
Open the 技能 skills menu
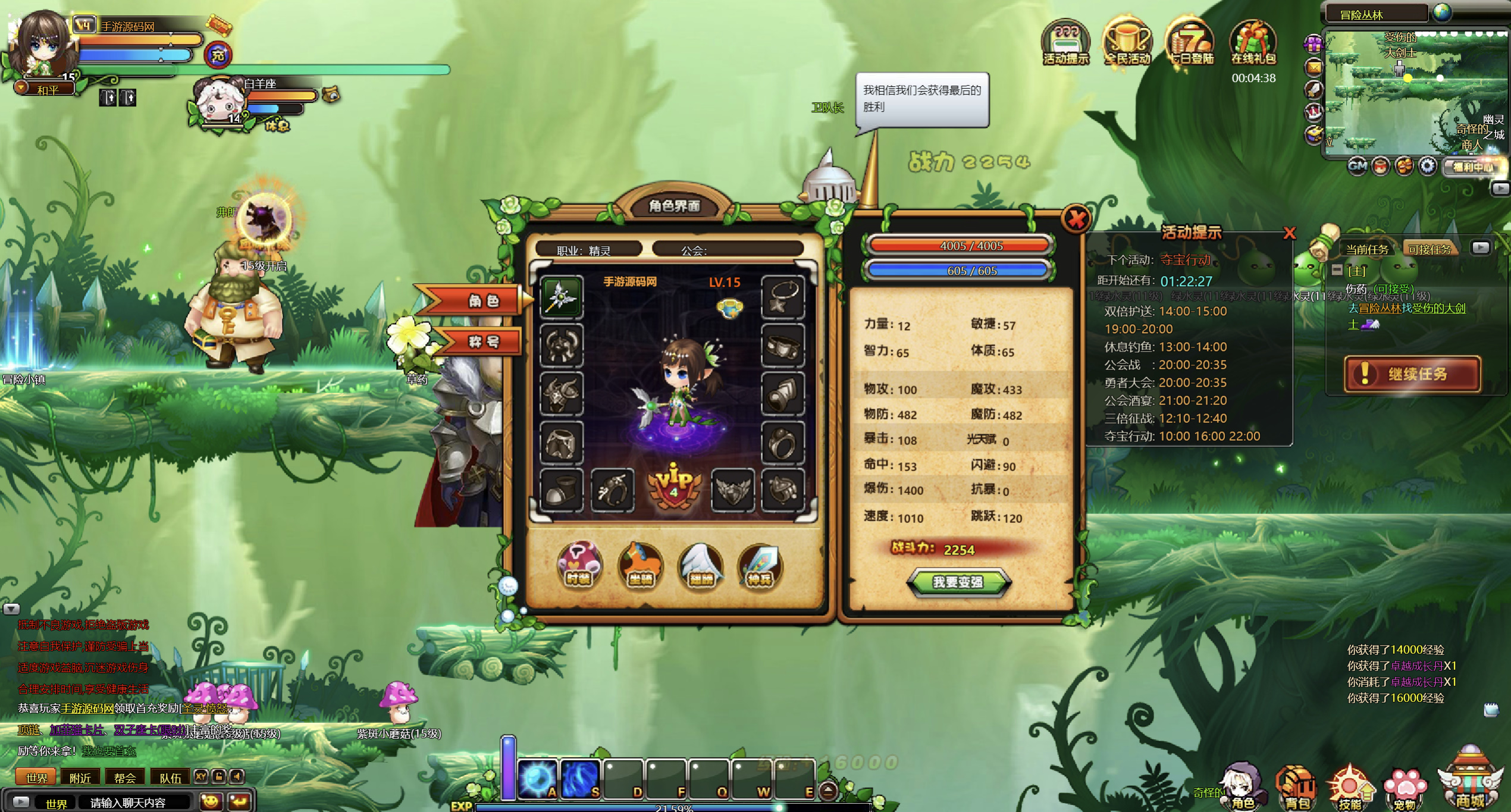[x=1349, y=788]
